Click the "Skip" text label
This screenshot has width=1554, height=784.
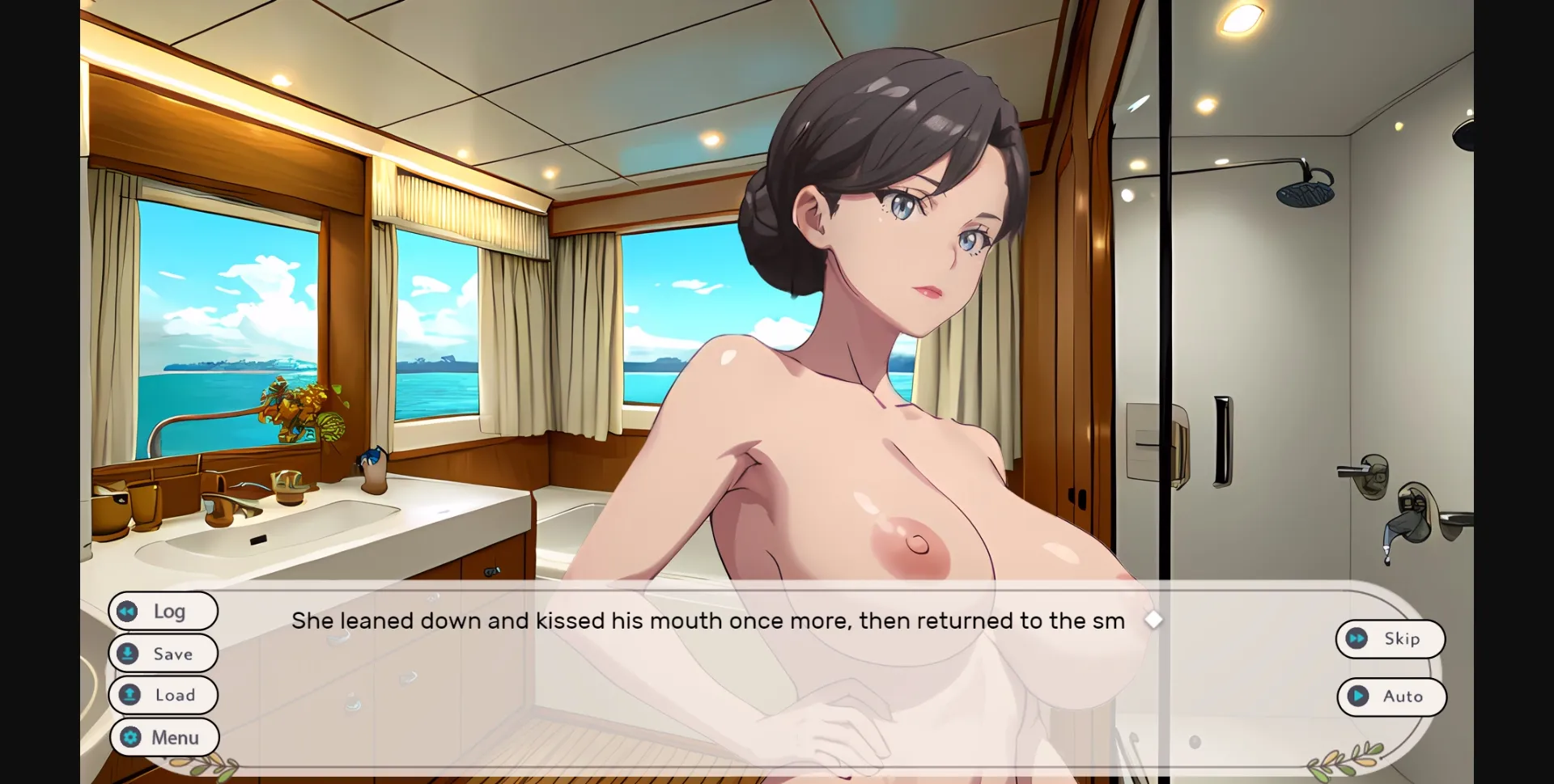coord(1401,638)
